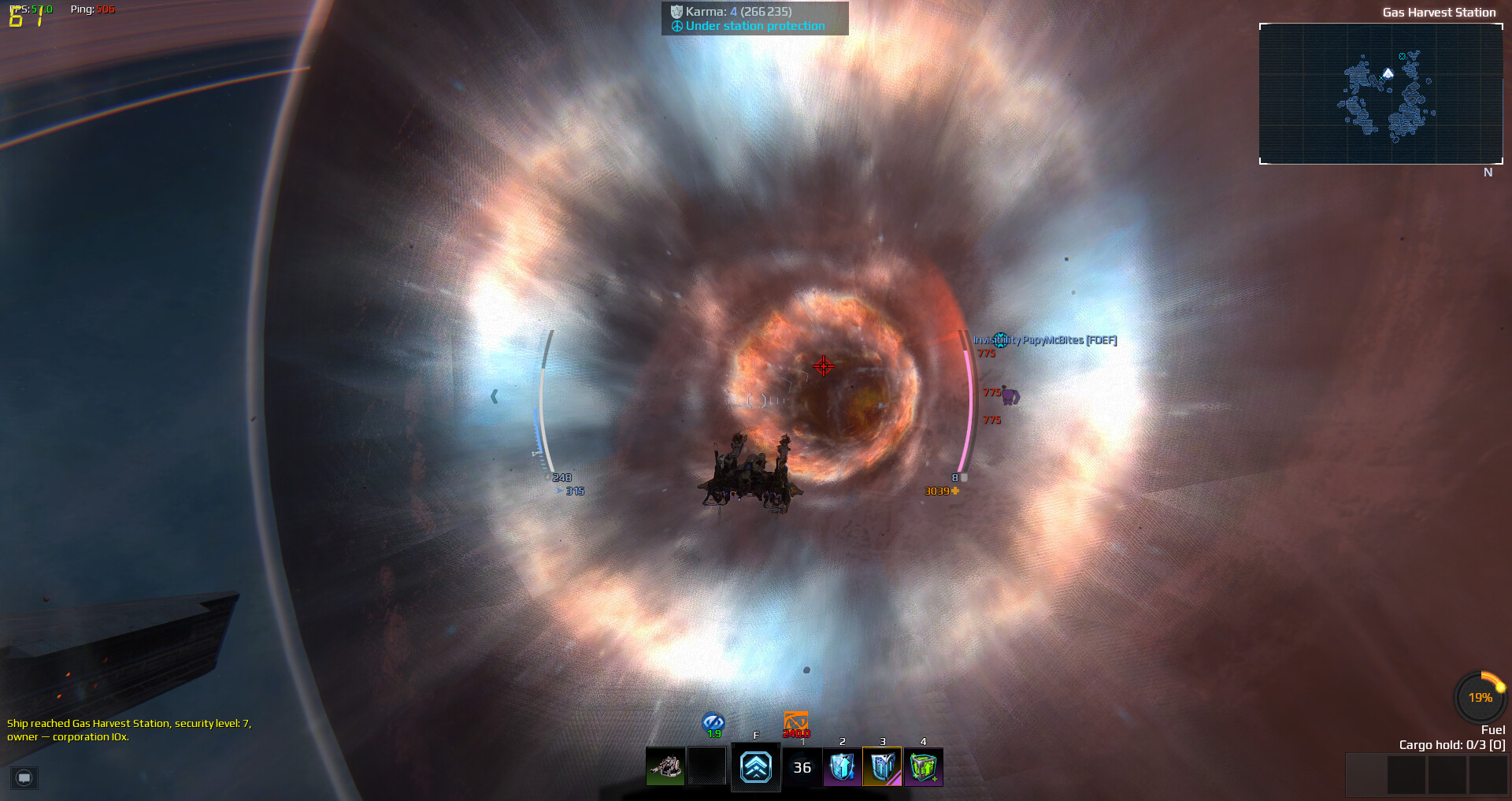Click the circular Fuel gauge showing 19%
The width and height of the screenshot is (1512, 801).
click(x=1479, y=696)
